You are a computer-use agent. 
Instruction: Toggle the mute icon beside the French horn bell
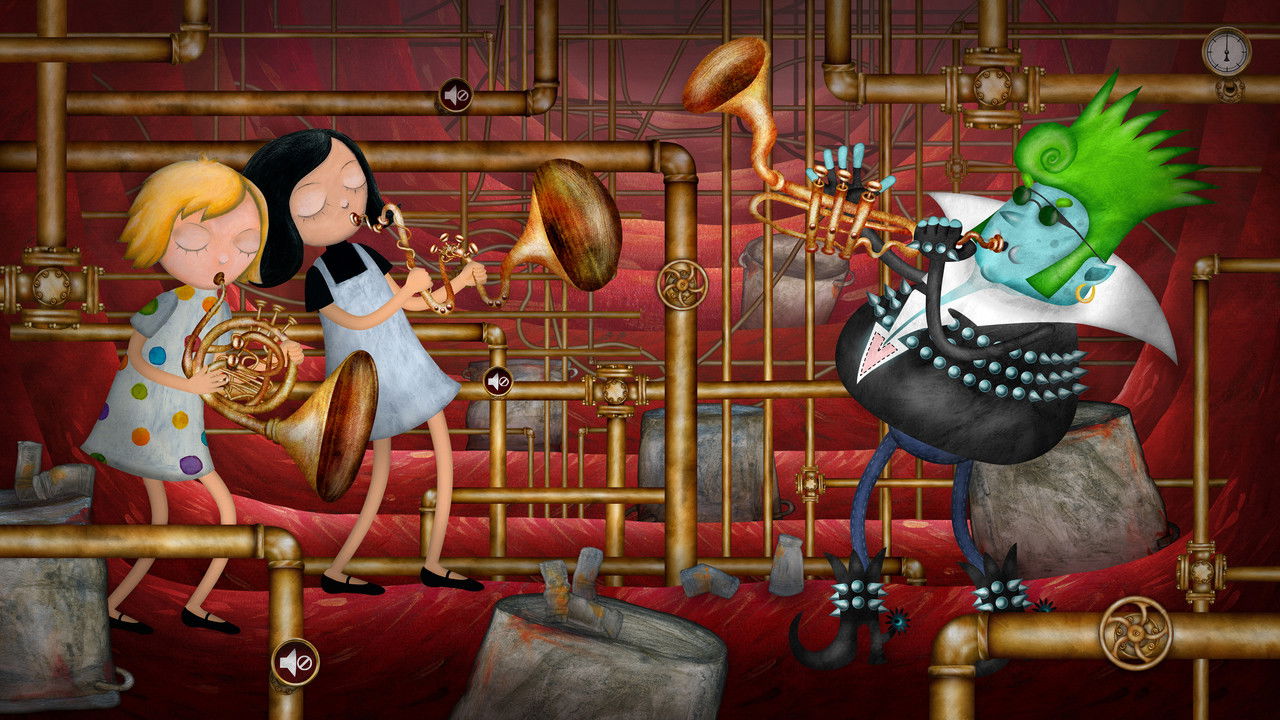[498, 381]
